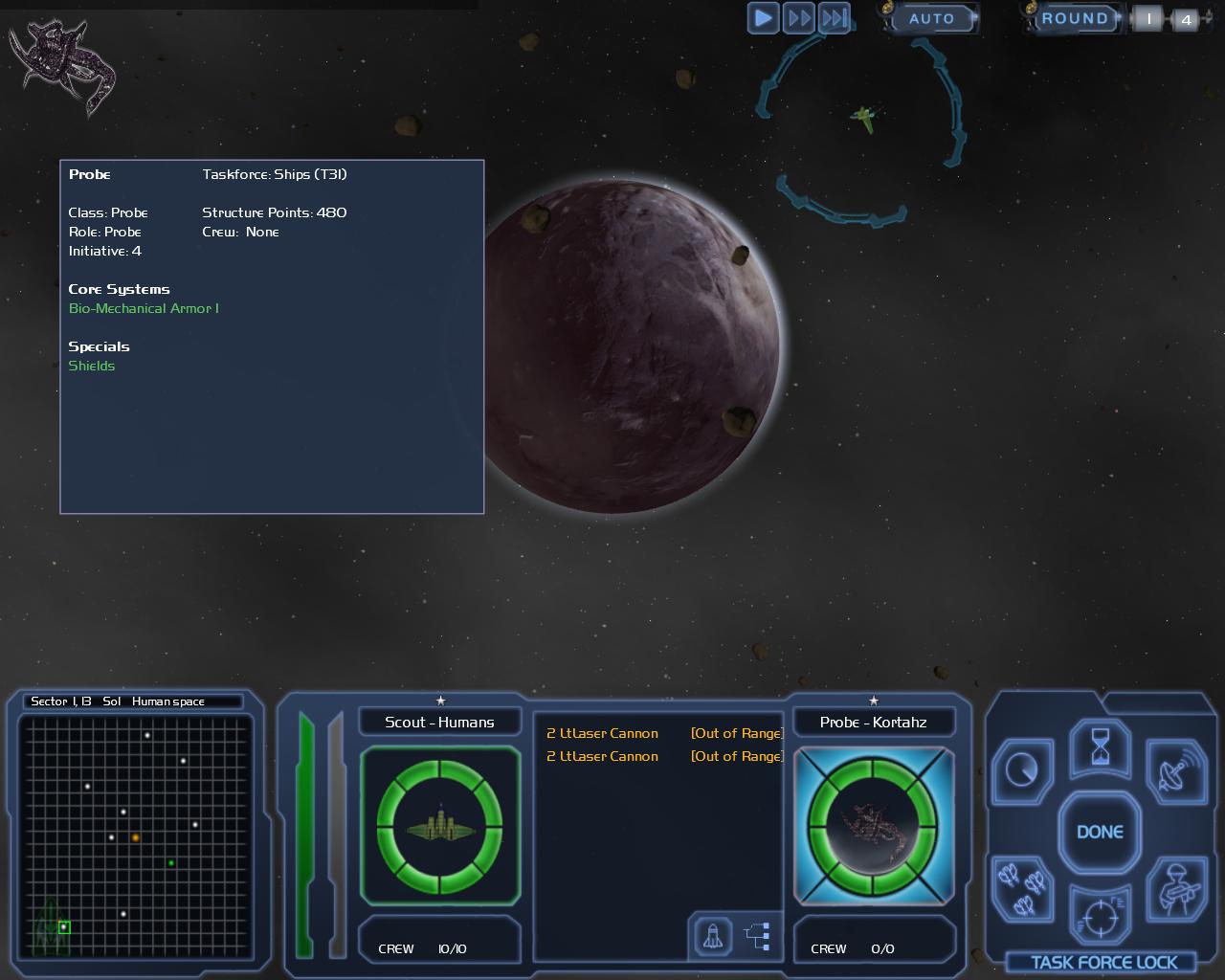Select the Probe target portrait
Viewport: 1225px width, 980px height.
(x=873, y=824)
